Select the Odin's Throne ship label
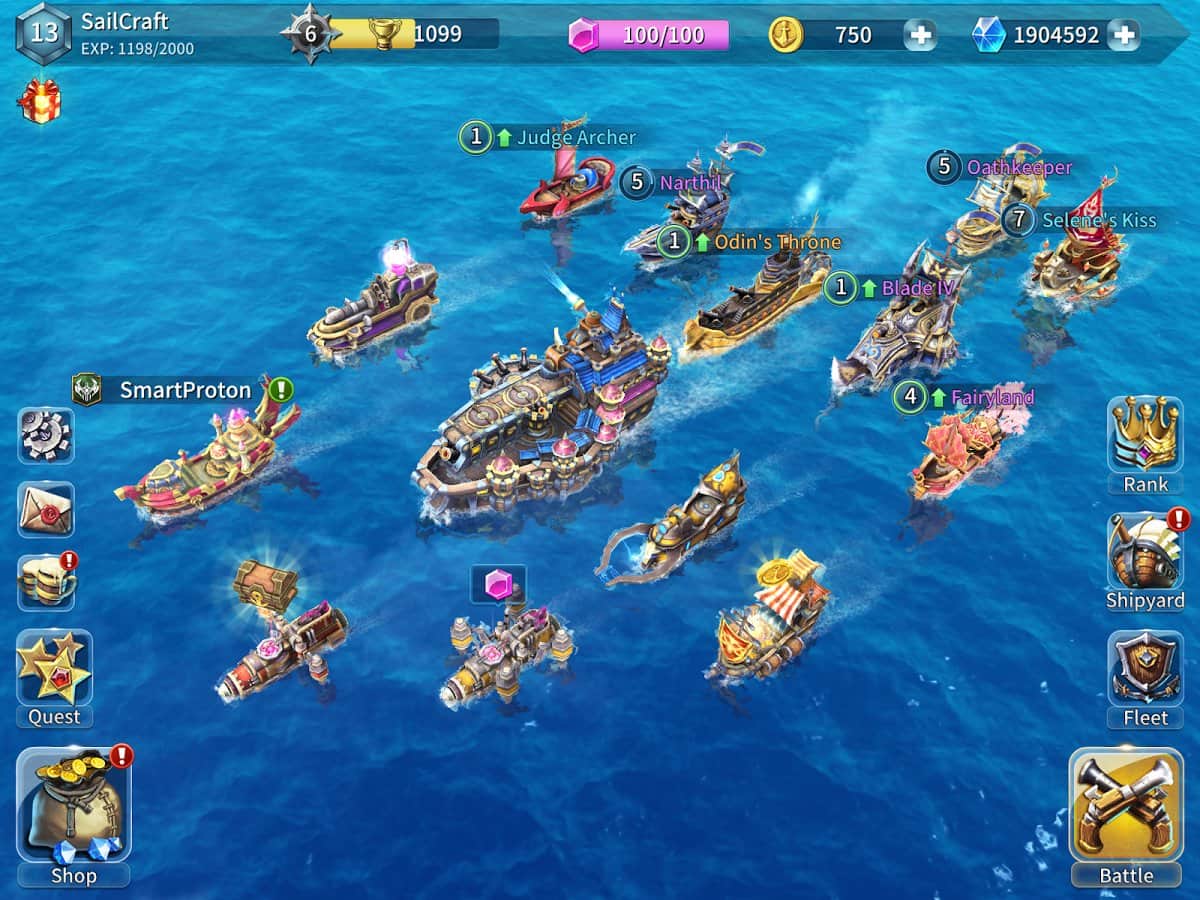 [x=776, y=242]
